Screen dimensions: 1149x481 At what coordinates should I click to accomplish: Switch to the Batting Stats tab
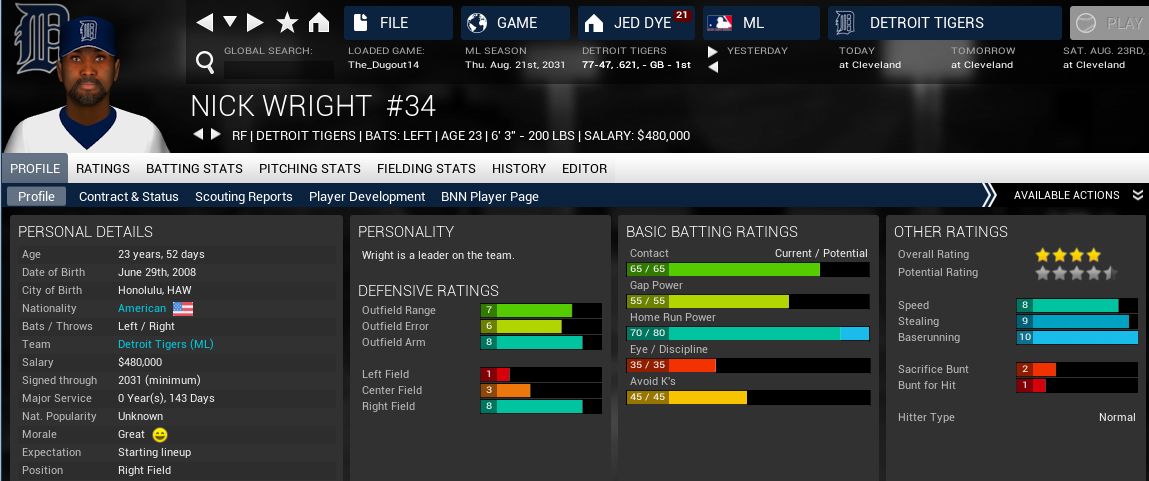tap(194, 168)
